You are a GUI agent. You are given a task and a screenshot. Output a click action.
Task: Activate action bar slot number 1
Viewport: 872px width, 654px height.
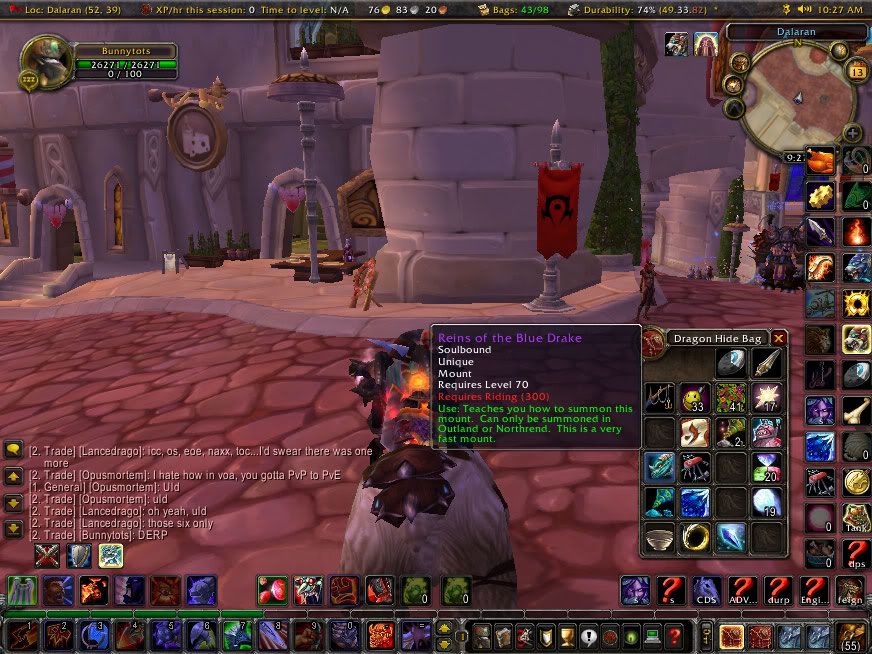[x=20, y=634]
